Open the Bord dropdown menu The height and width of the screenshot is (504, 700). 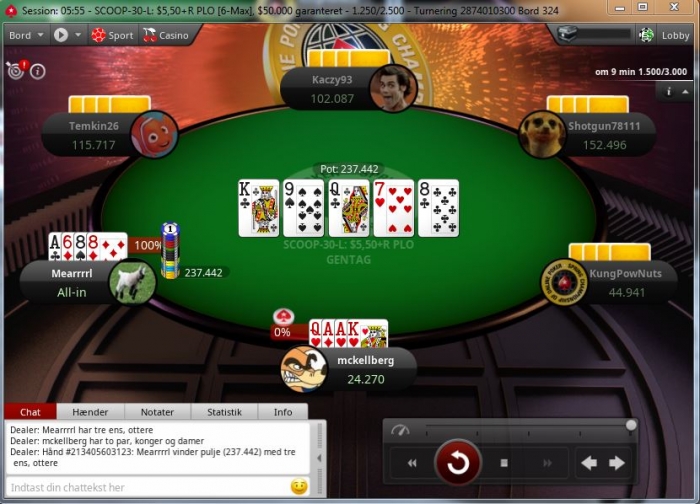(26, 34)
